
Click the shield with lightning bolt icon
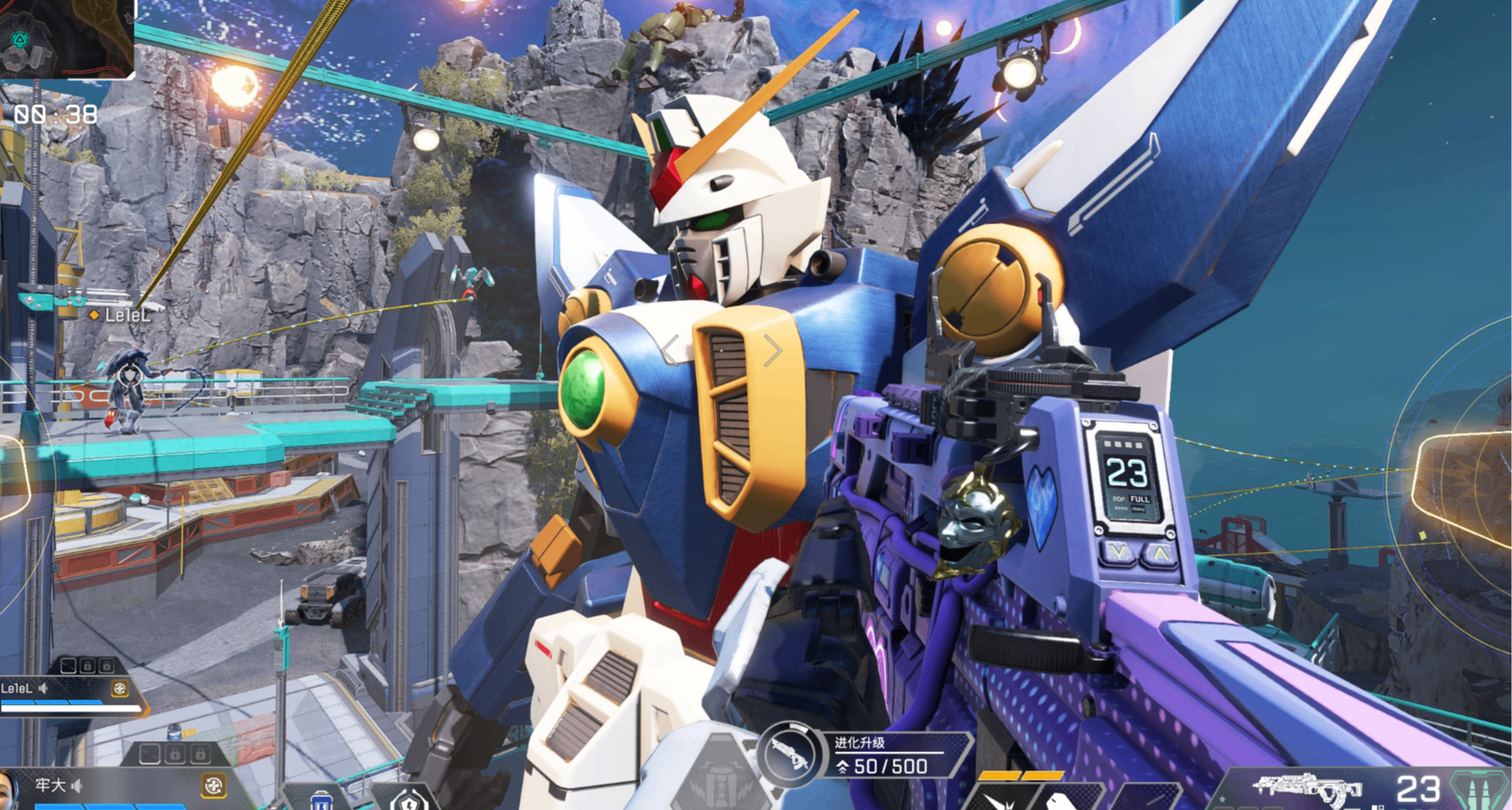pos(409,801)
